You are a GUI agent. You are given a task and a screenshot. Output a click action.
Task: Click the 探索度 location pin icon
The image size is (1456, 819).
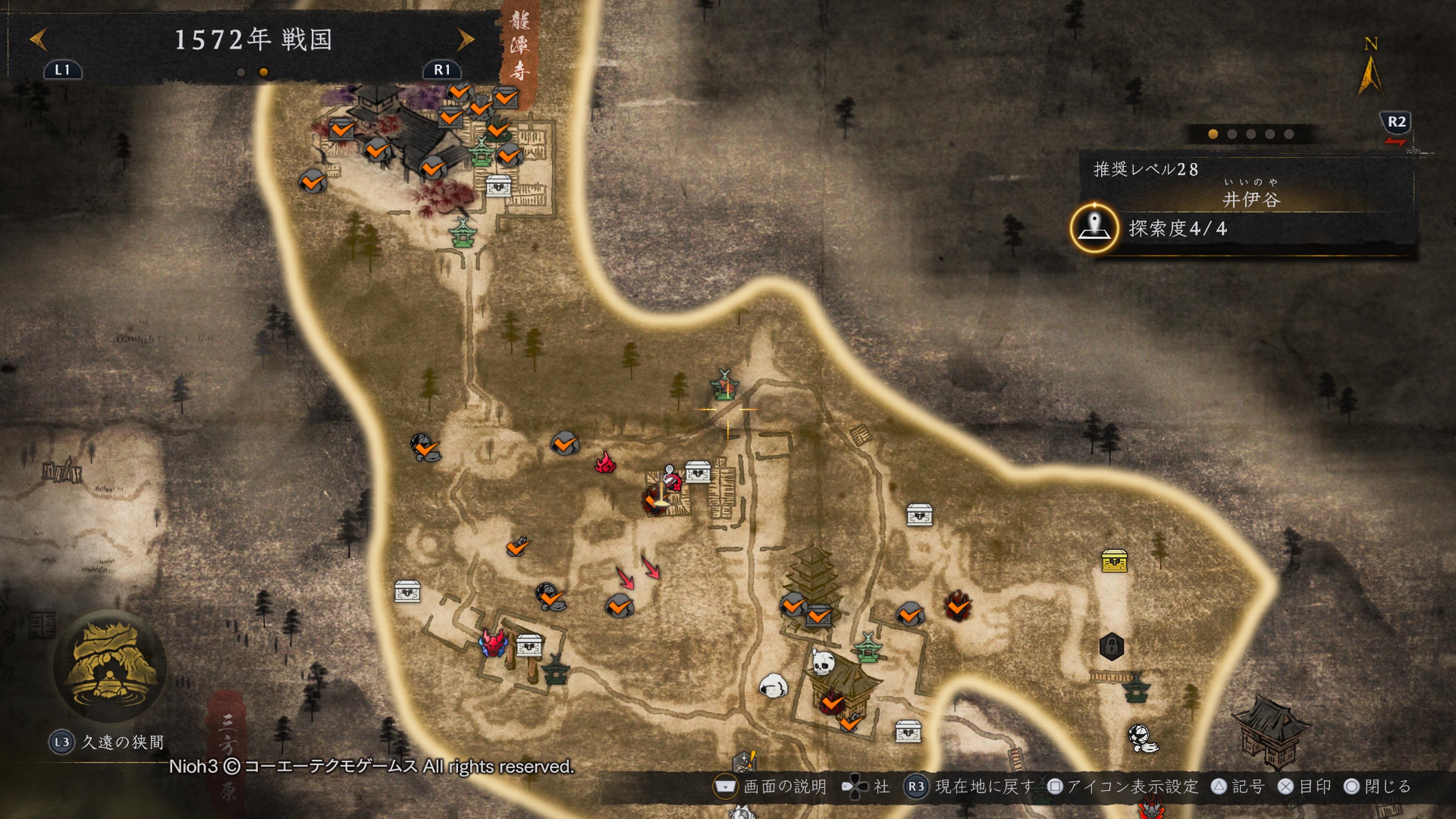coord(1094,228)
